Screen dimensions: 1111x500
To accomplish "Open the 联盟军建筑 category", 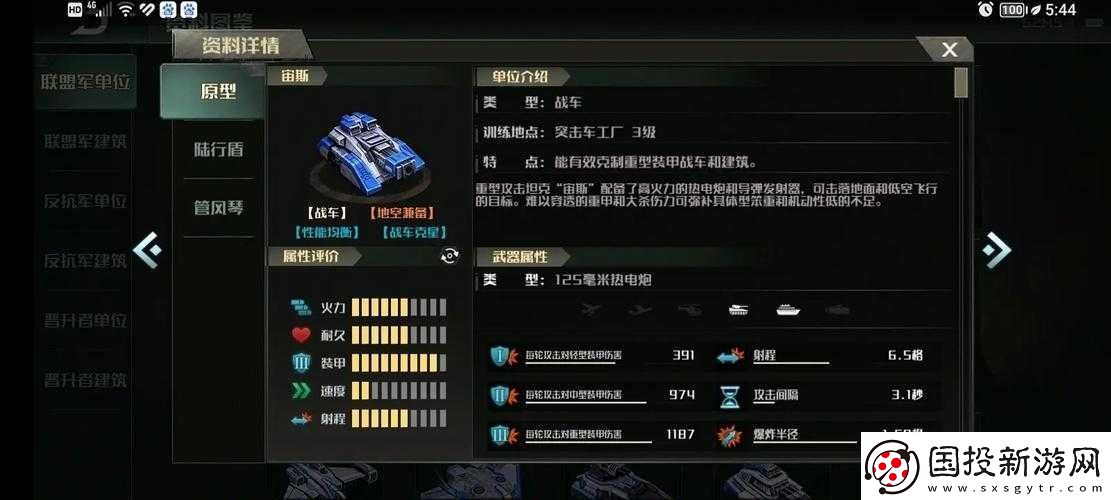I will pos(85,141).
